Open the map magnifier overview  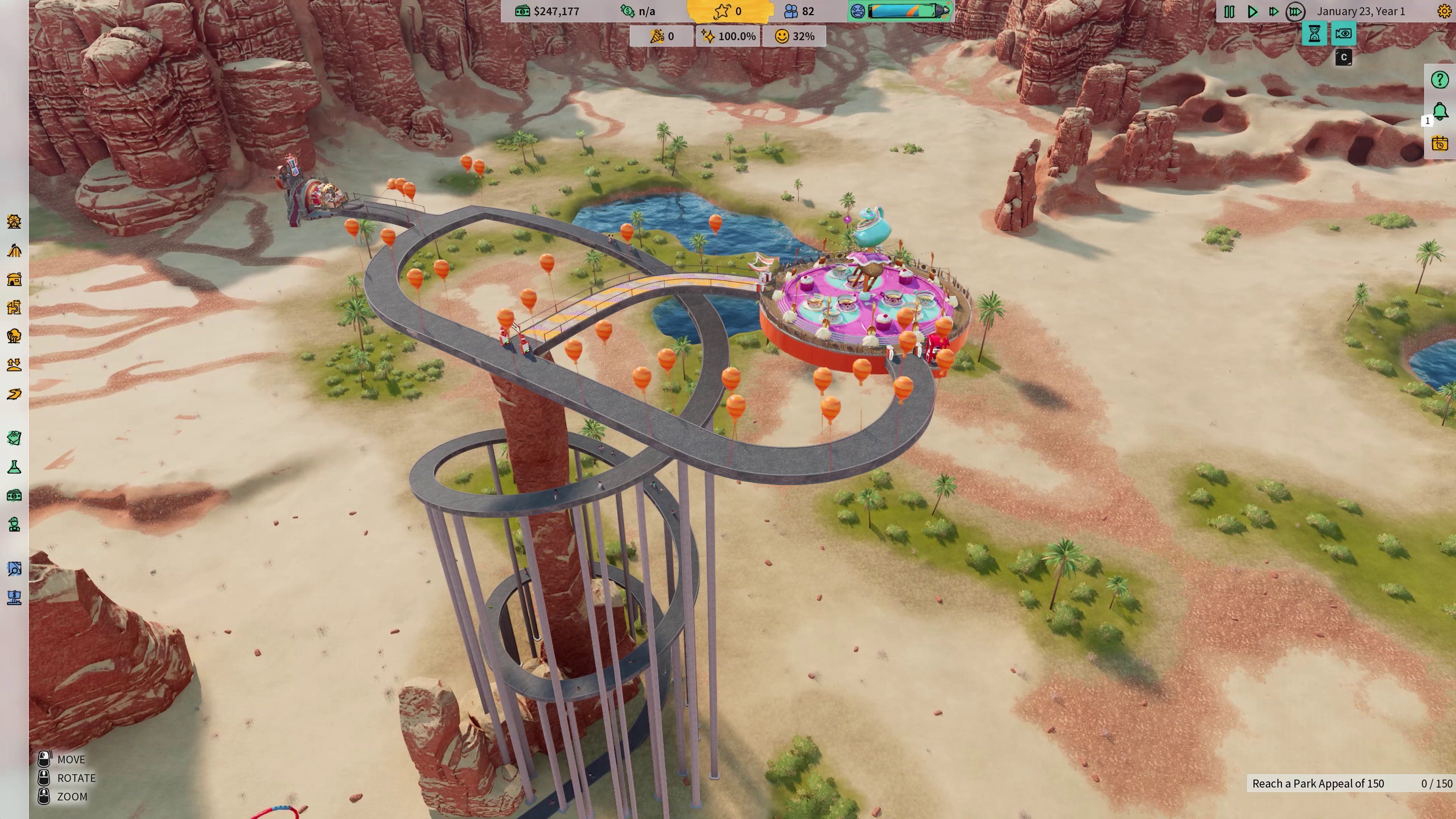[14, 569]
